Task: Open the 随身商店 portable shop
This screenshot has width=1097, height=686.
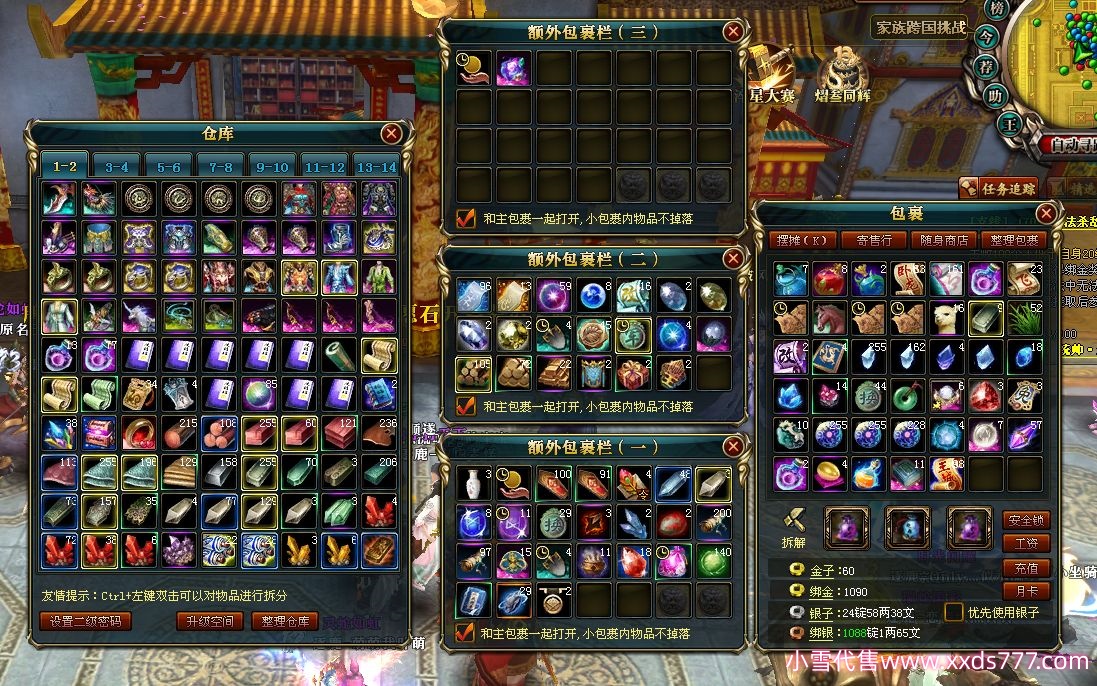Action: tap(943, 240)
